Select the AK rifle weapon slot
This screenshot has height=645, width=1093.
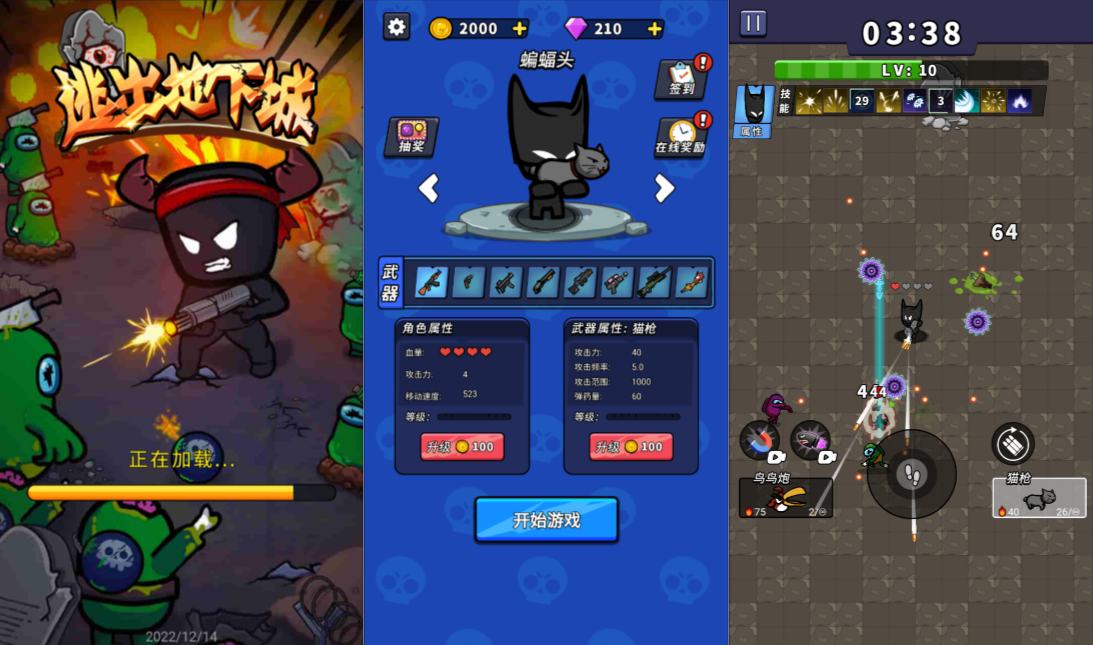tap(431, 282)
